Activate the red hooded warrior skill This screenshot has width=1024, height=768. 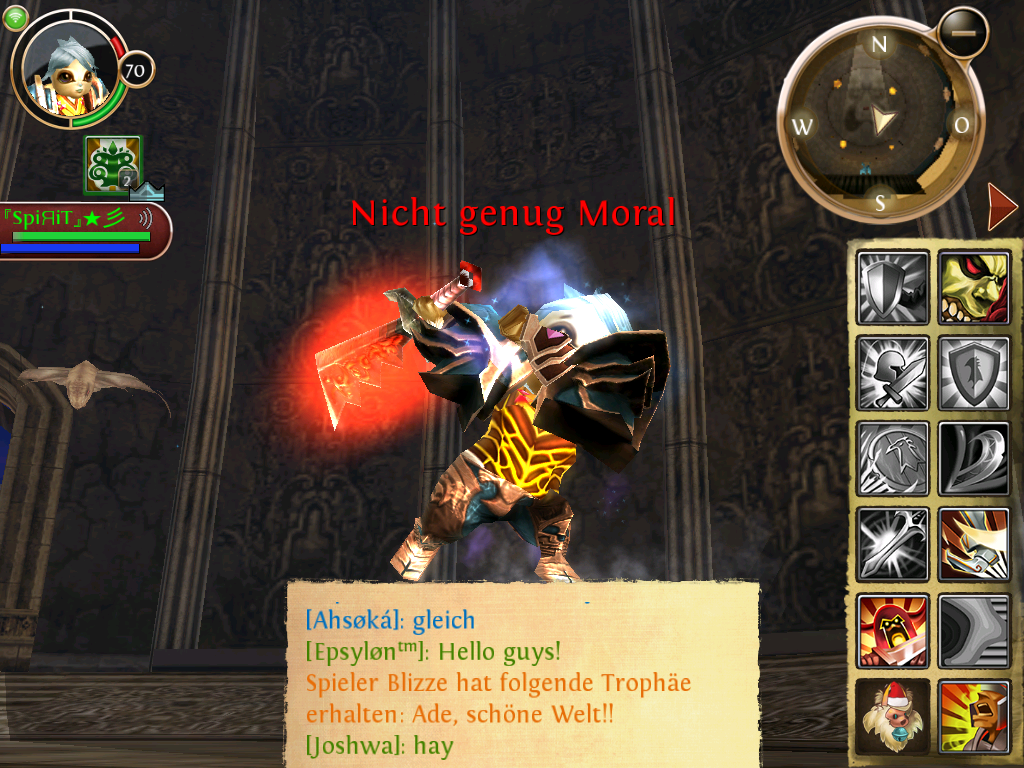pos(893,631)
